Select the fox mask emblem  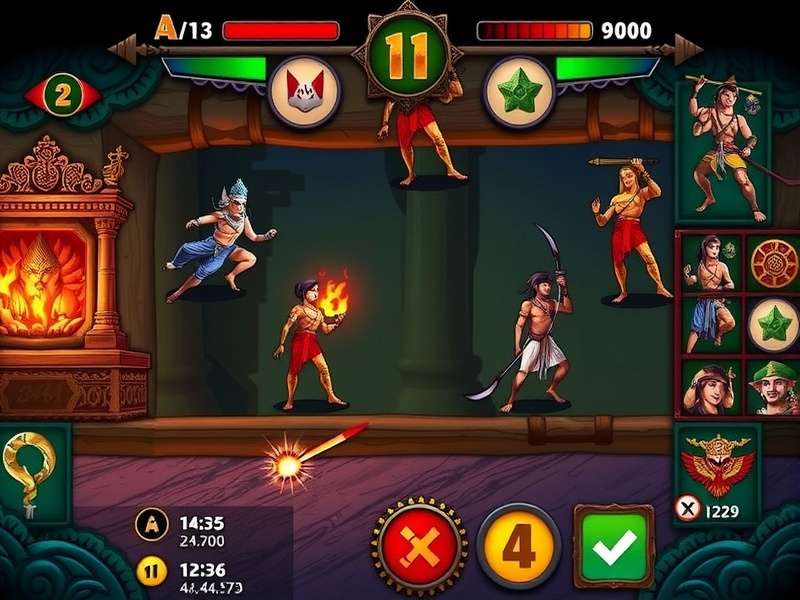(x=305, y=91)
